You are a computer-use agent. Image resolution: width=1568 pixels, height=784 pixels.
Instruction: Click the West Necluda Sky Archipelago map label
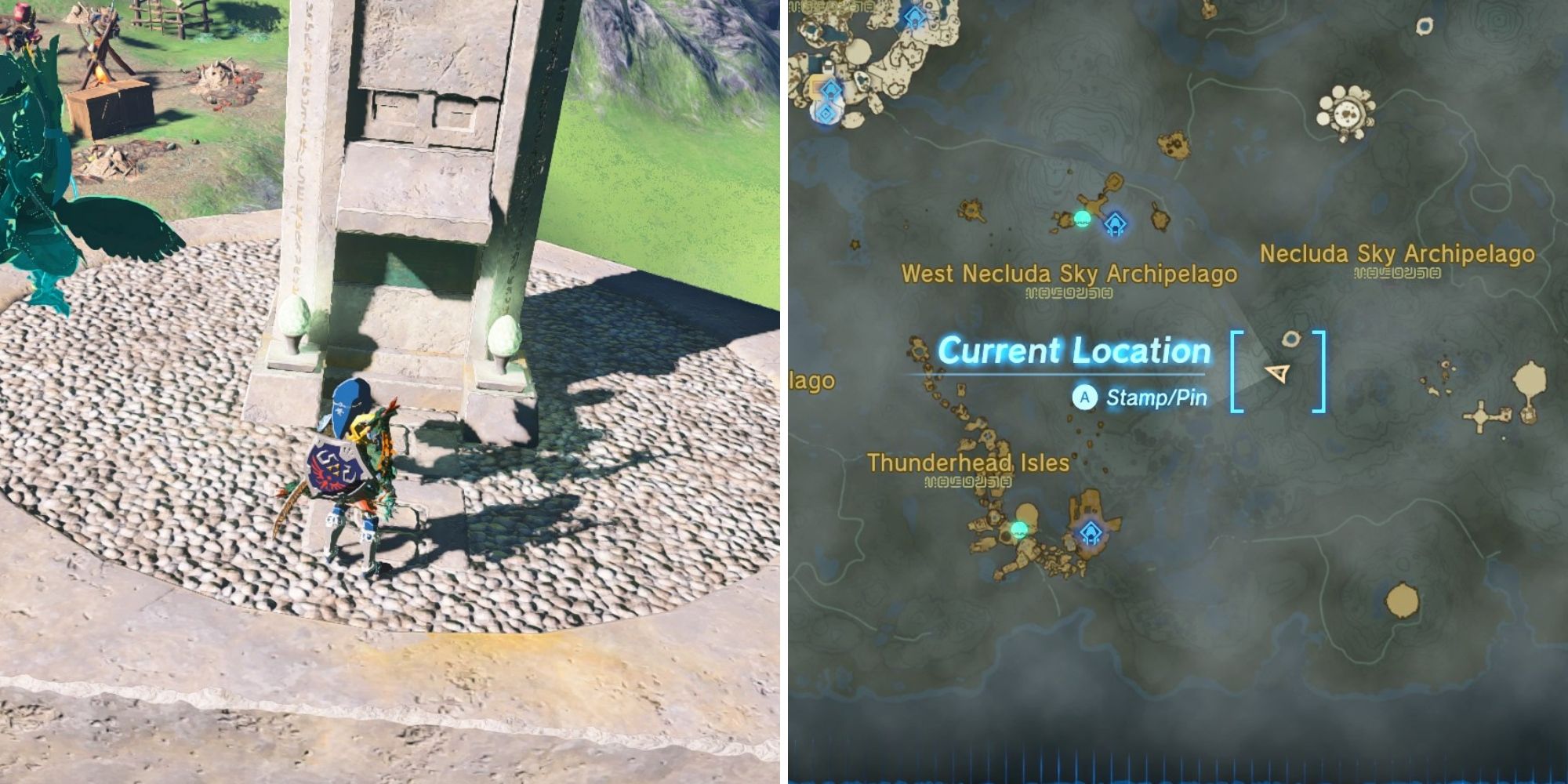tap(1069, 274)
